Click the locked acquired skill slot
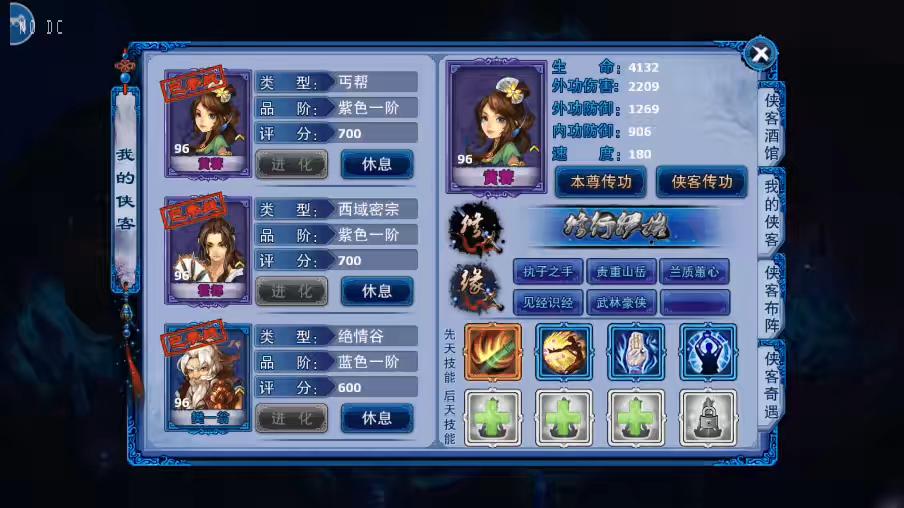 pyautogui.click(x=708, y=417)
